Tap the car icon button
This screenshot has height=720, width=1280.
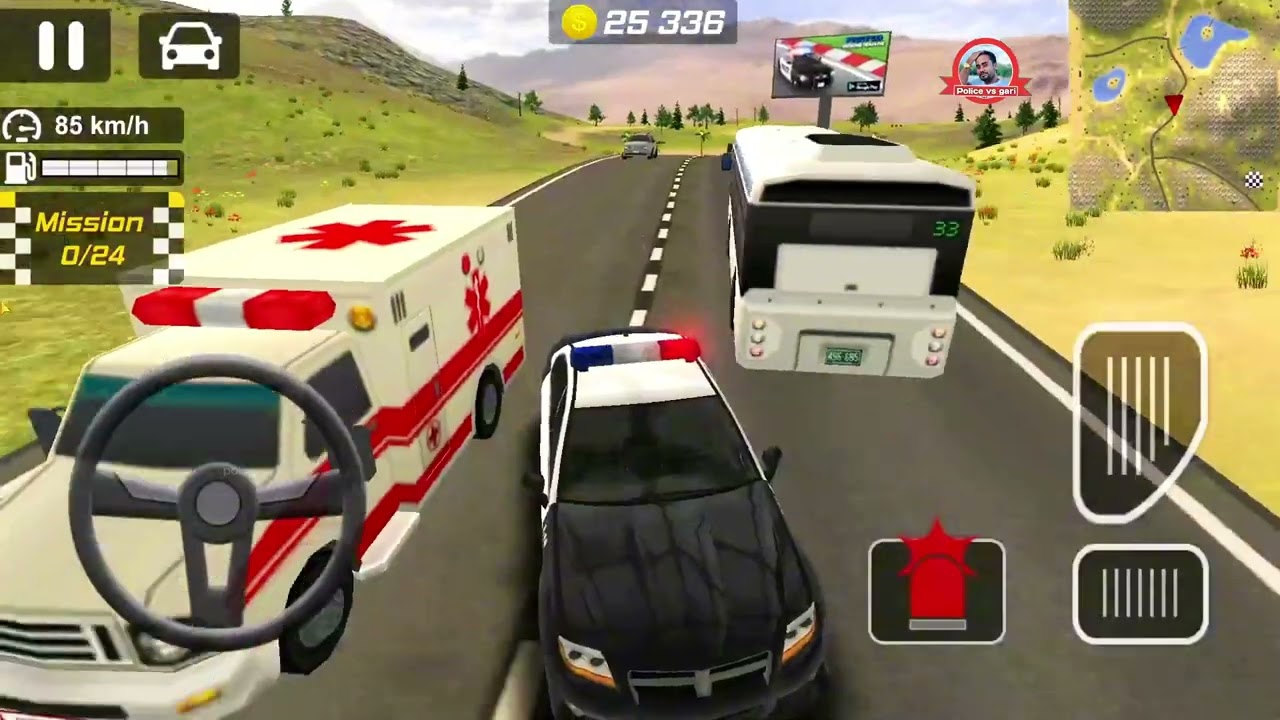(189, 46)
